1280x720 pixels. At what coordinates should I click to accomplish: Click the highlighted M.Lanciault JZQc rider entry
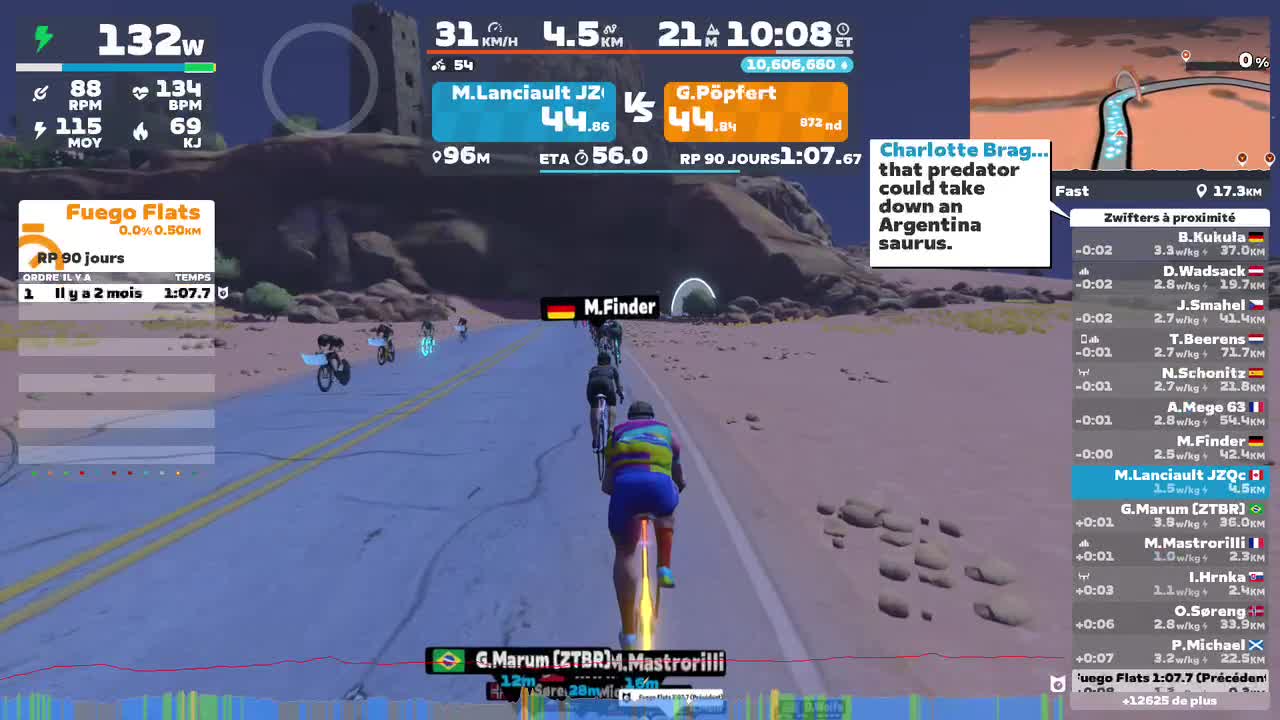pos(1170,481)
